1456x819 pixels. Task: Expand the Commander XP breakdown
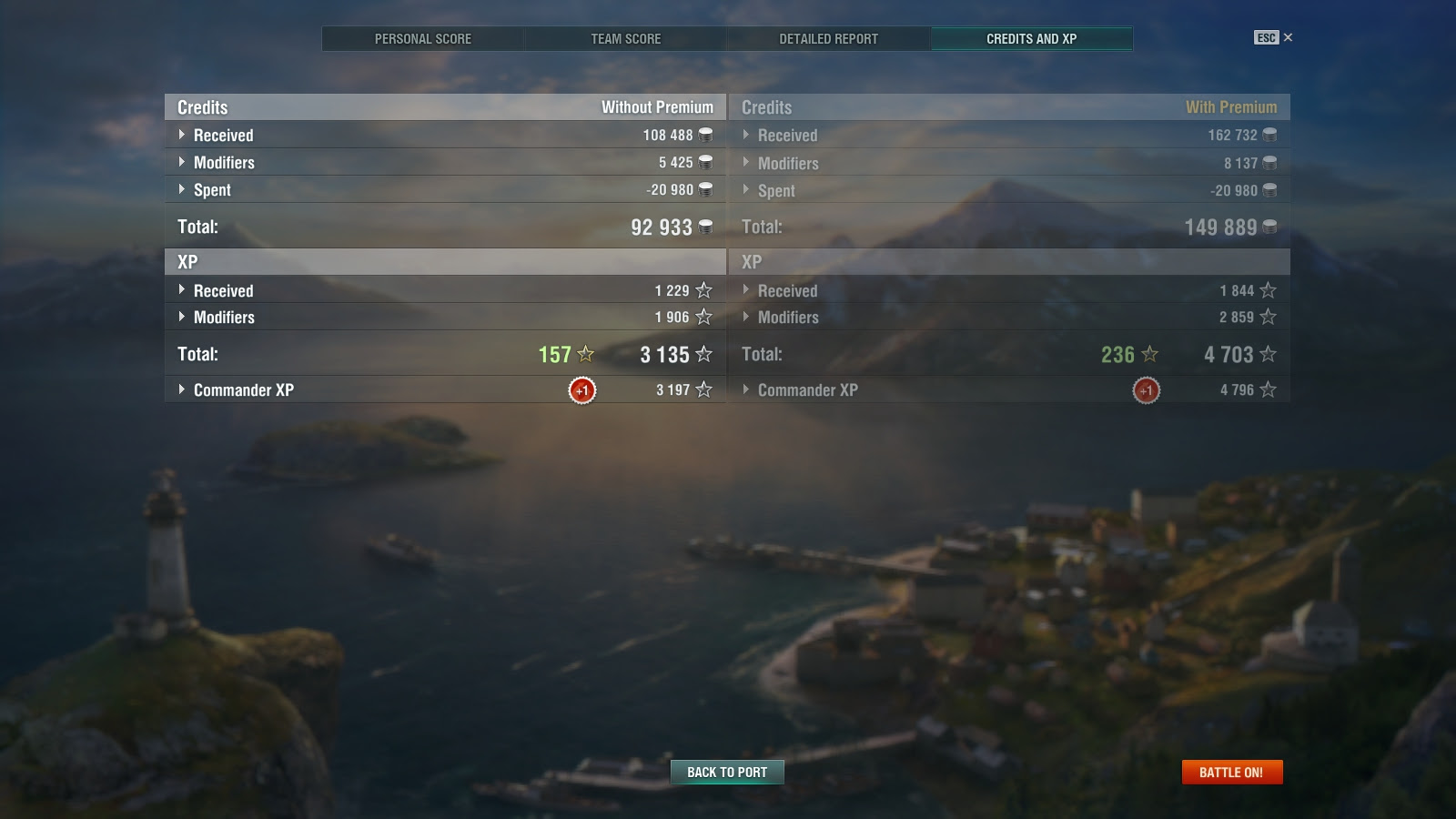pos(181,389)
